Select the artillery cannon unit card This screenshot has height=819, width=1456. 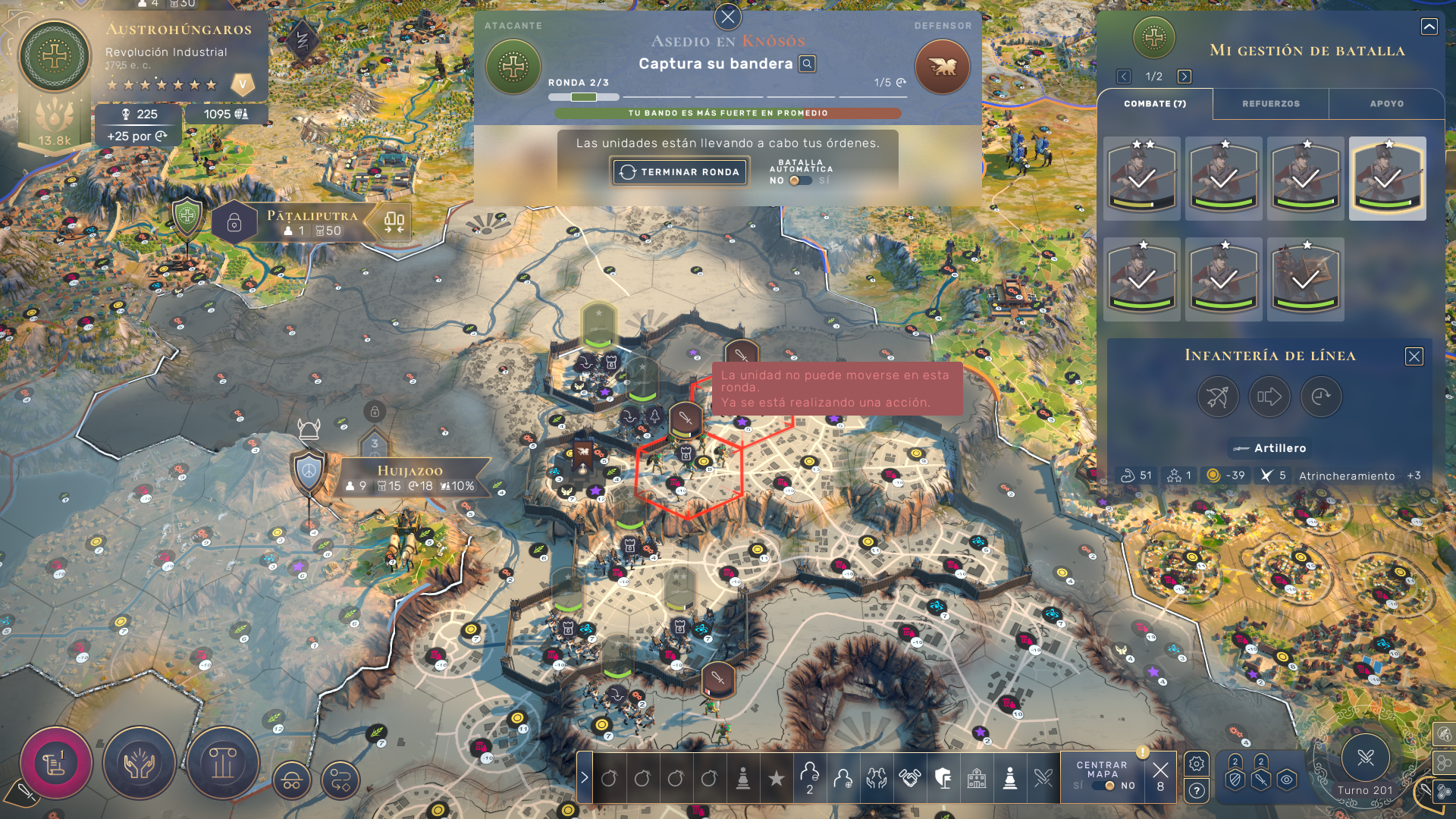[1305, 279]
